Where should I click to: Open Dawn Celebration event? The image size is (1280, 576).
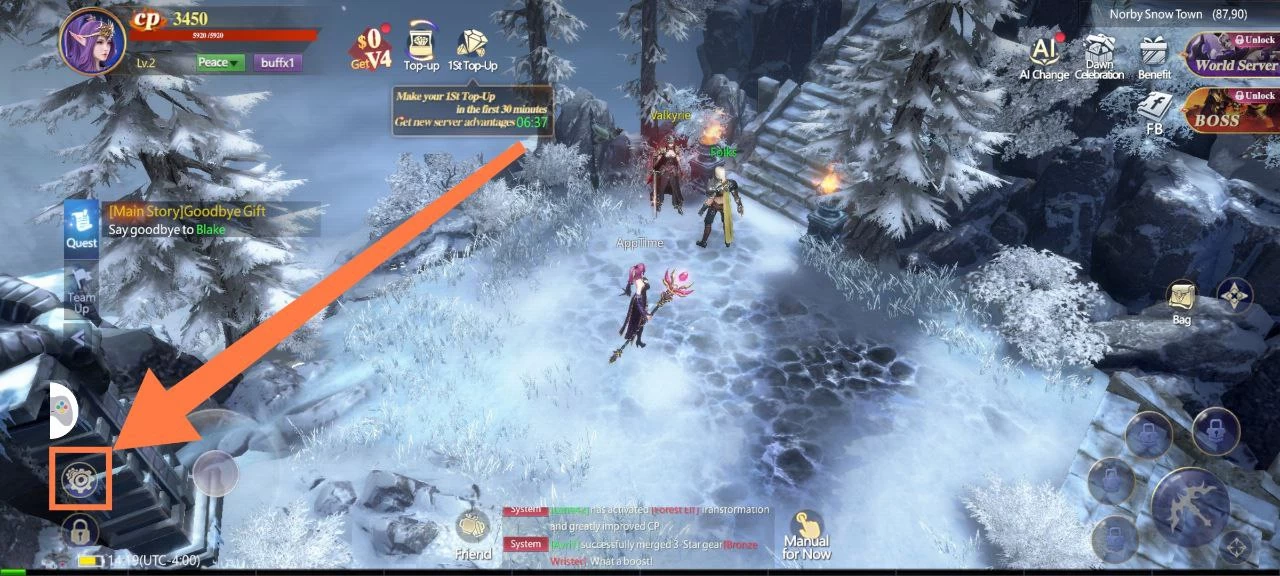tap(1099, 56)
